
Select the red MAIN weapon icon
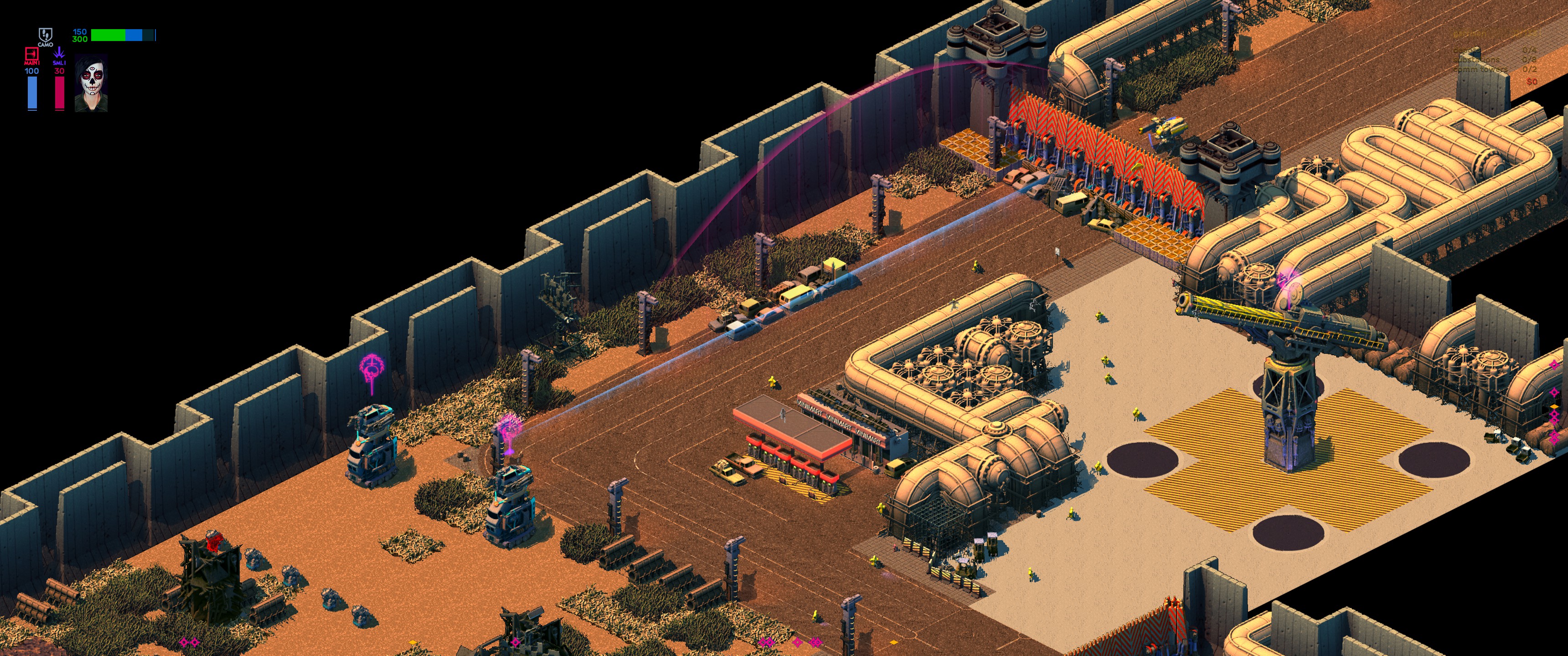(31, 54)
